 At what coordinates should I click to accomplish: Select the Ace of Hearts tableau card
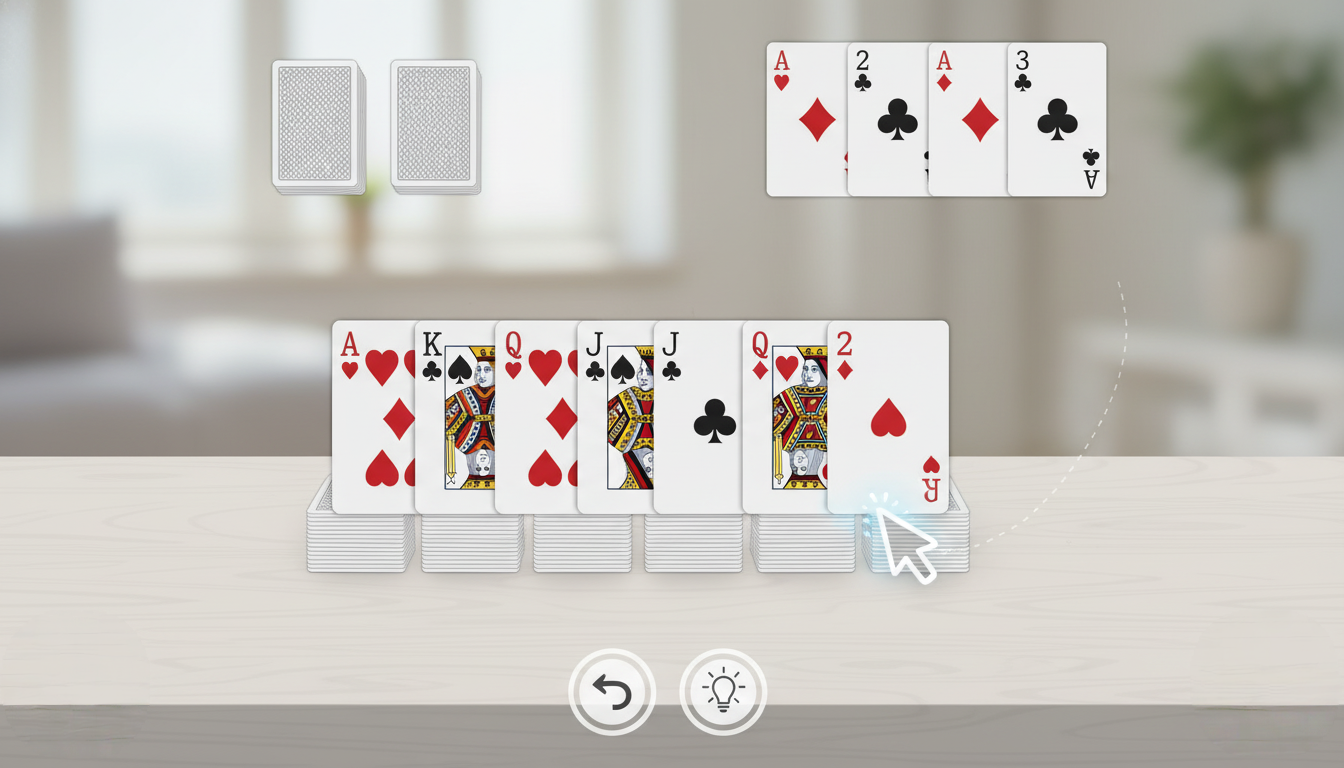370,420
